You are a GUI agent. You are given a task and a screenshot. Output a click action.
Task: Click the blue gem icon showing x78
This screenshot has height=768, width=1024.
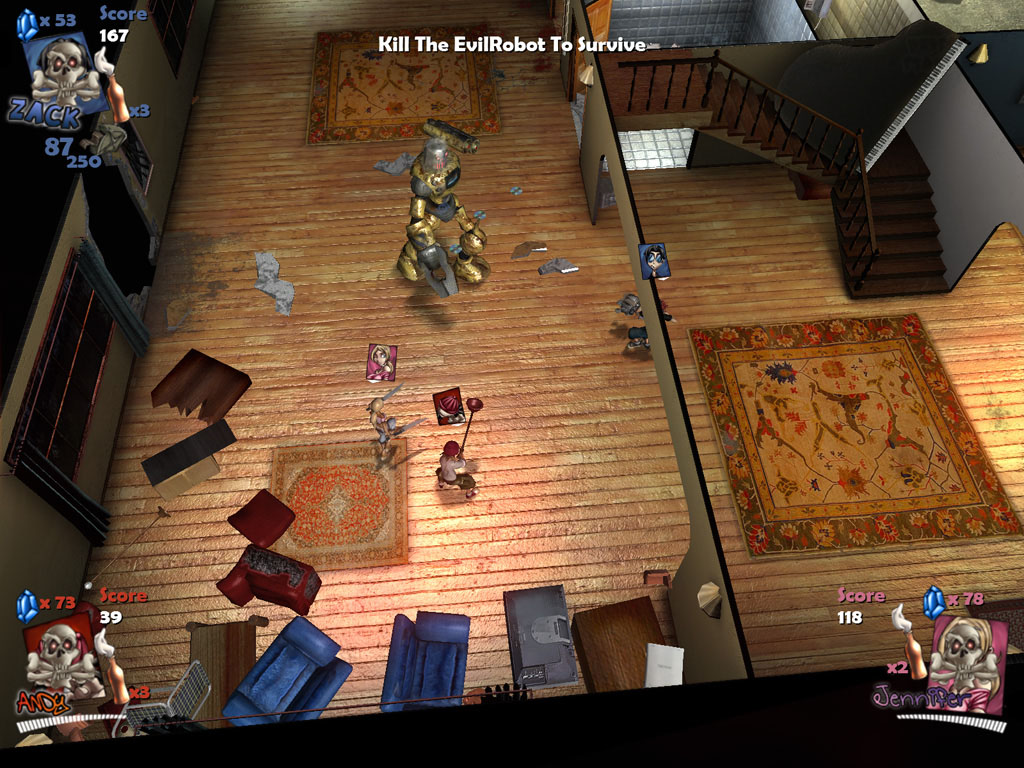(934, 602)
